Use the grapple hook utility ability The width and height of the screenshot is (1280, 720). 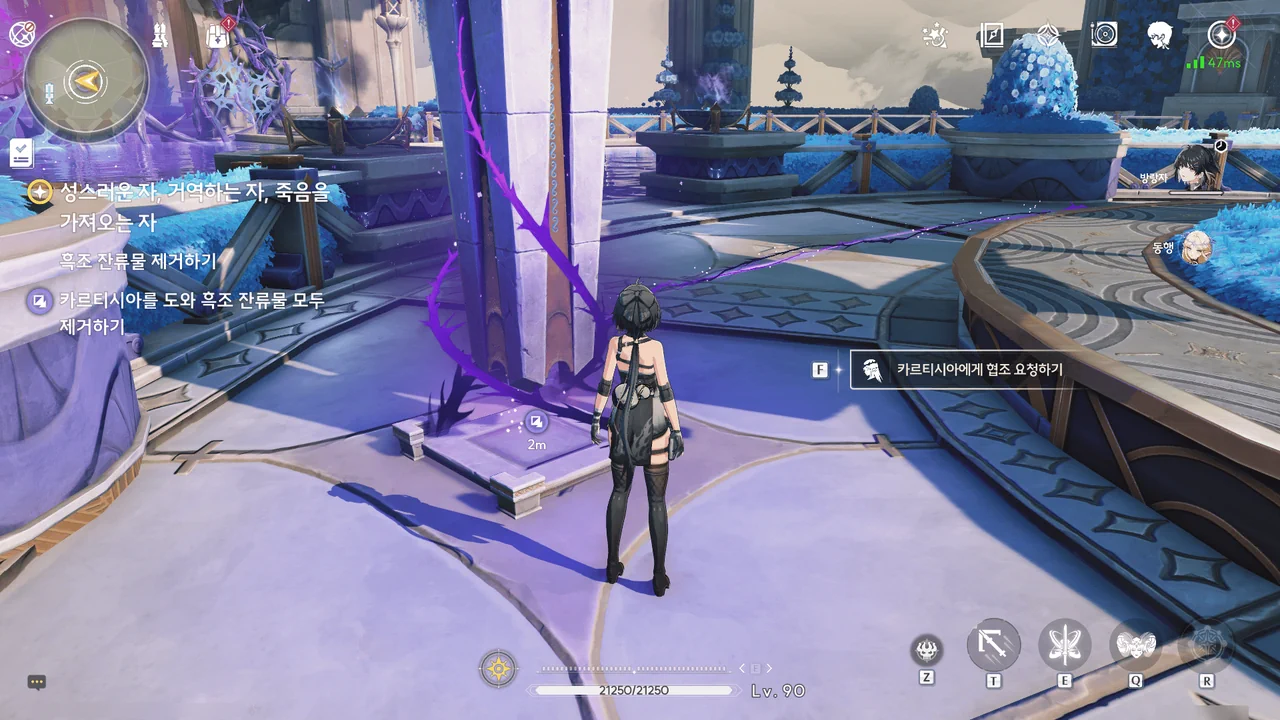994,646
